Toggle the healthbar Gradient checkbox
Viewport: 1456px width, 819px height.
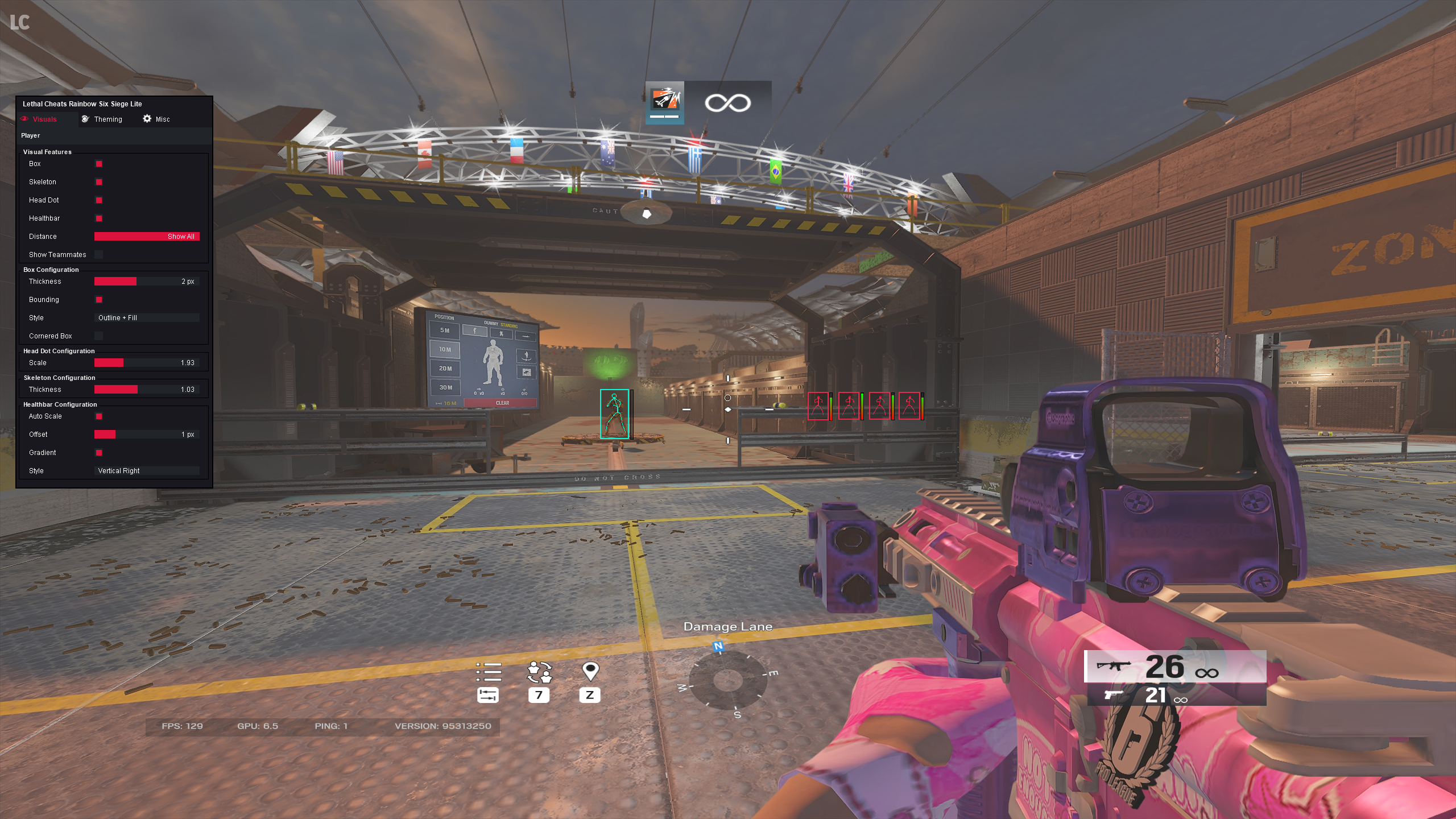point(99,453)
